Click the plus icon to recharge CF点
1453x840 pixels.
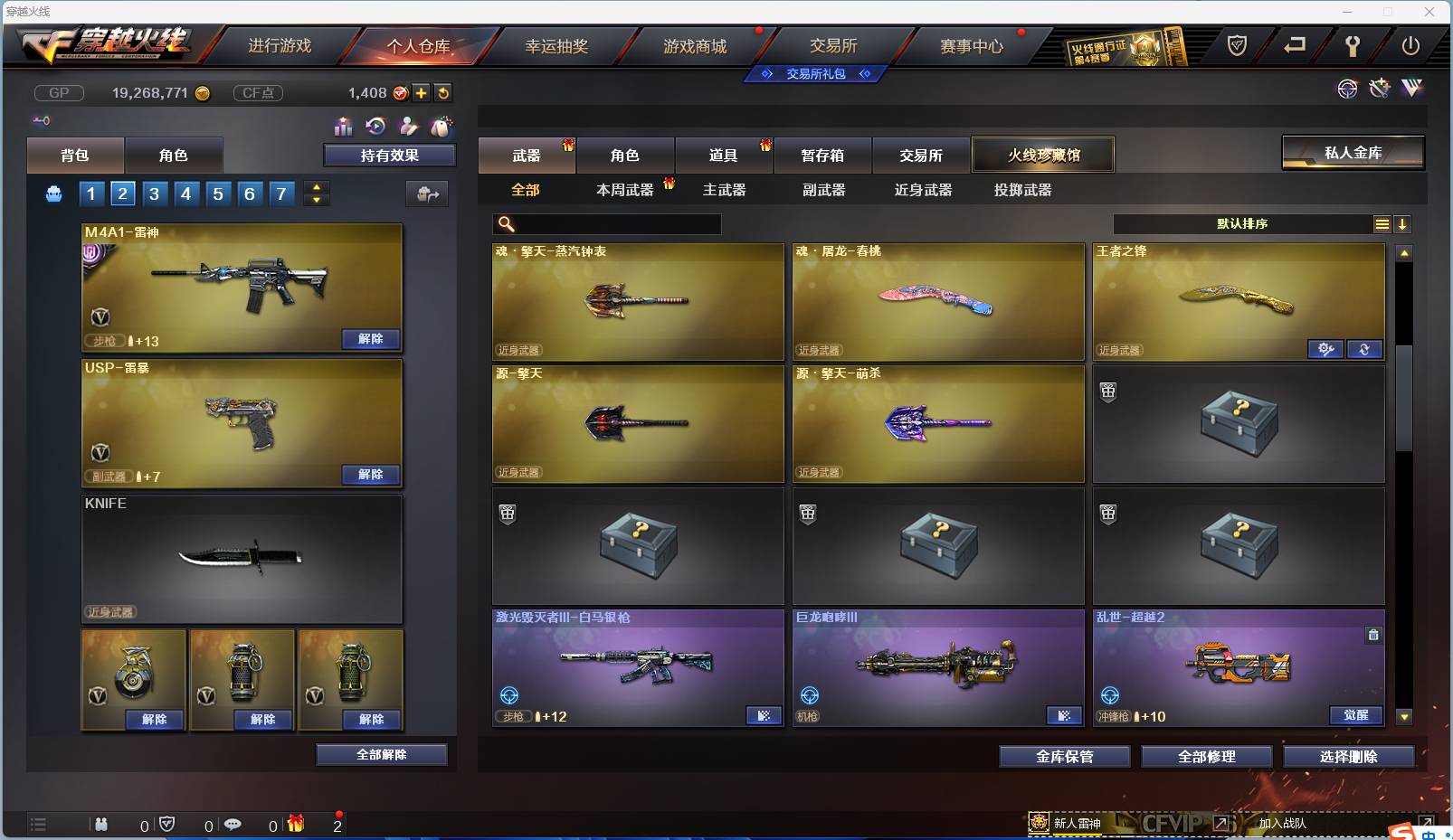[x=422, y=92]
